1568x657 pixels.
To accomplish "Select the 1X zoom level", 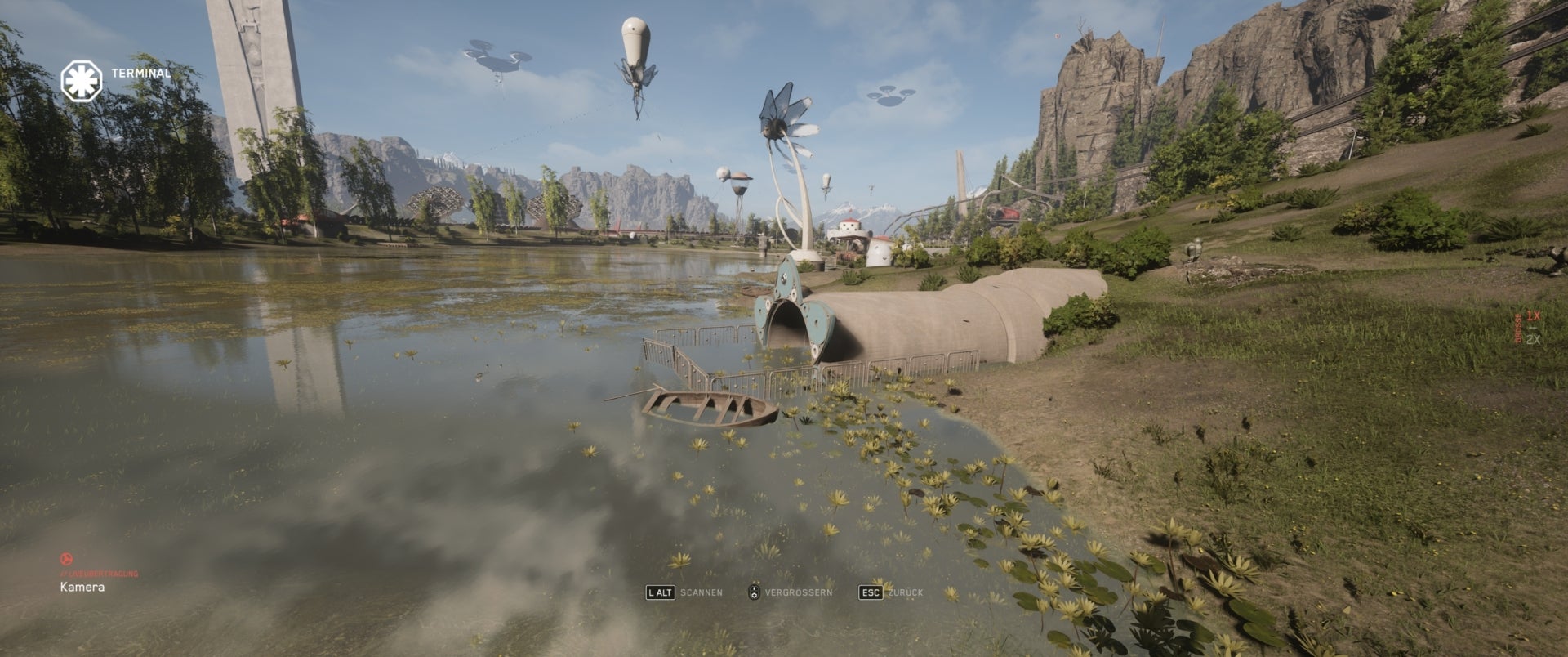I will [1533, 315].
